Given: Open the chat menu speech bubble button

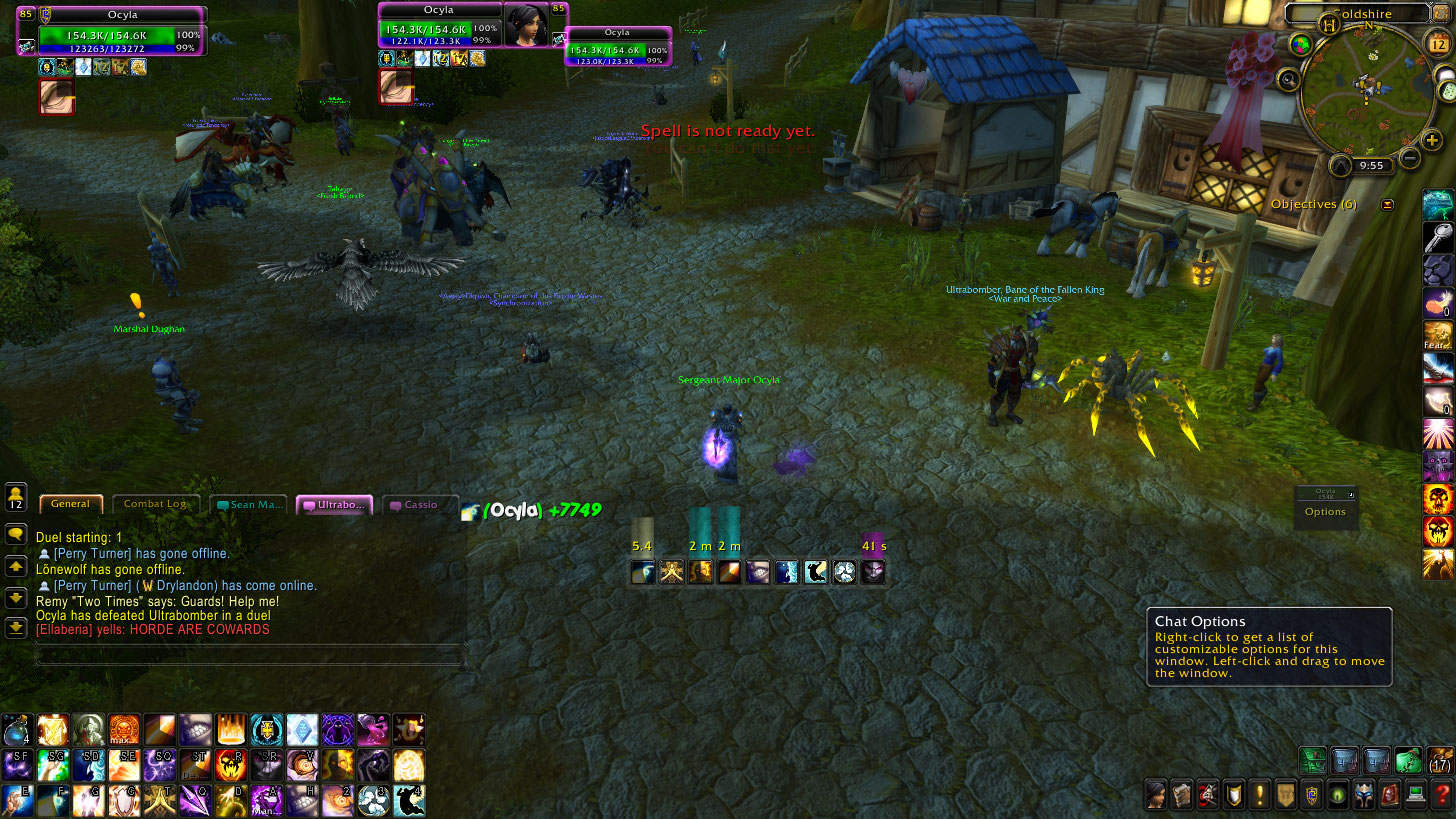Looking at the screenshot, I should pyautogui.click(x=16, y=535).
